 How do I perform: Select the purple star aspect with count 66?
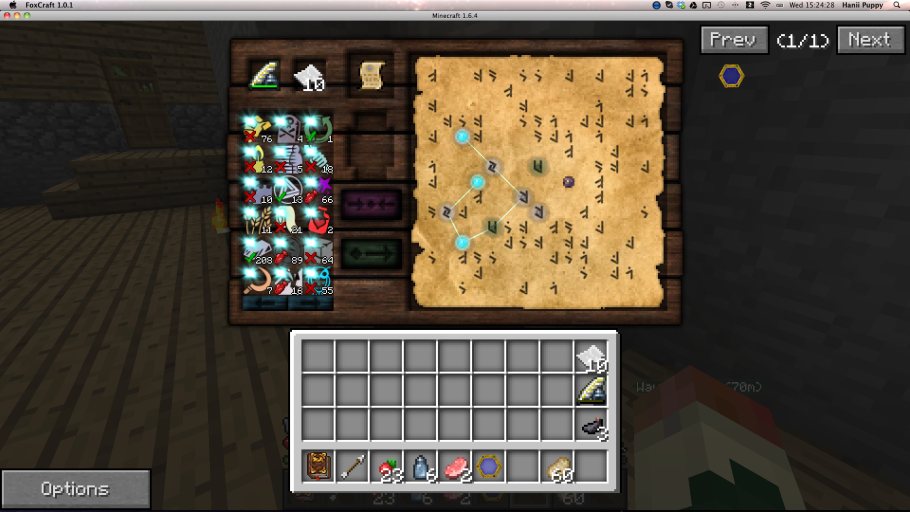pyautogui.click(x=319, y=189)
